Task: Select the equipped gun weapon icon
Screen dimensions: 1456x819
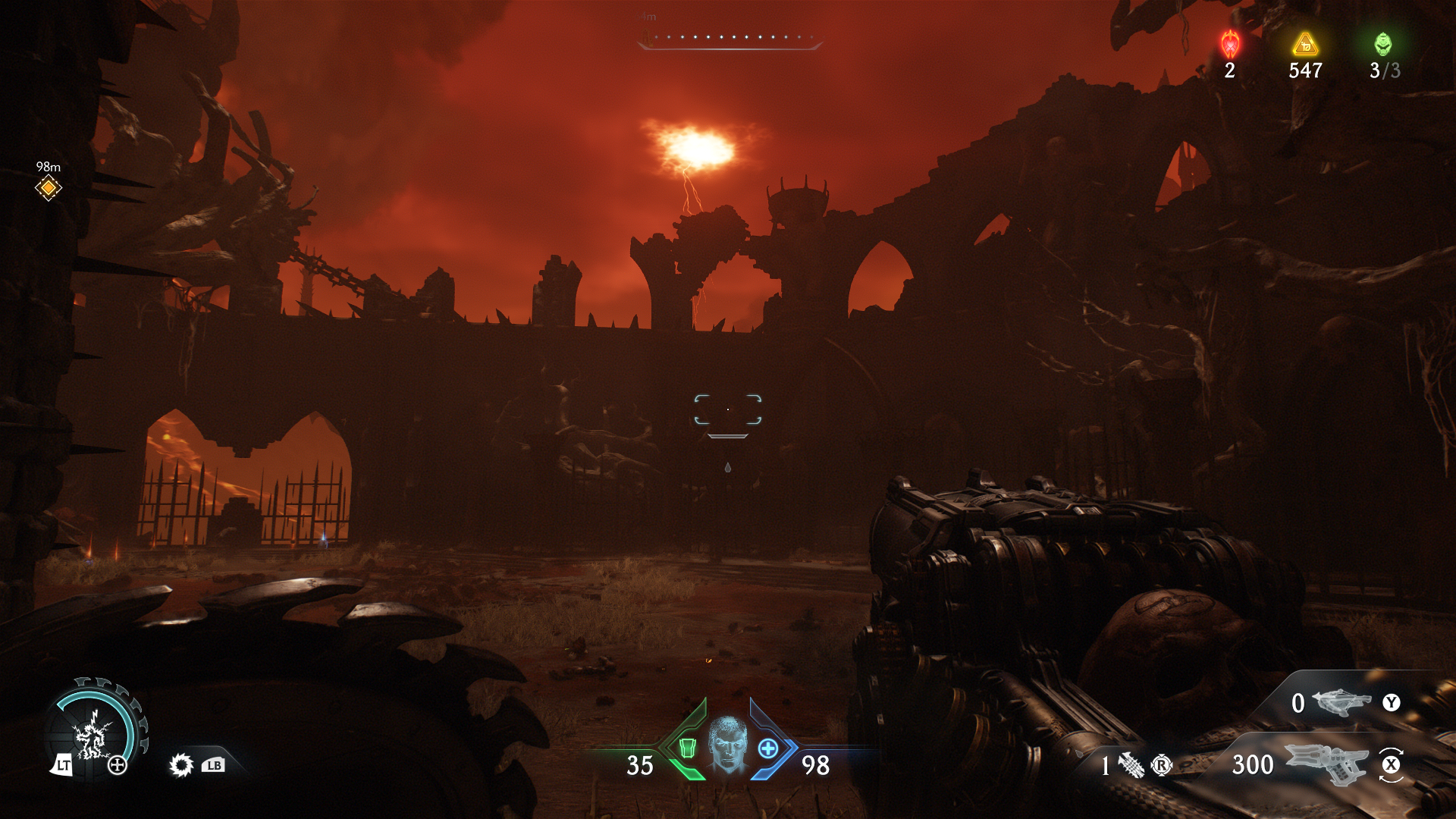Action: coord(1327,763)
